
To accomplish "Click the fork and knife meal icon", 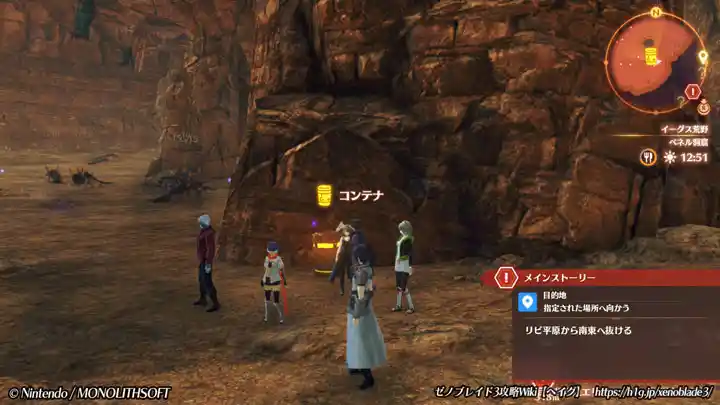I will (x=649, y=156).
